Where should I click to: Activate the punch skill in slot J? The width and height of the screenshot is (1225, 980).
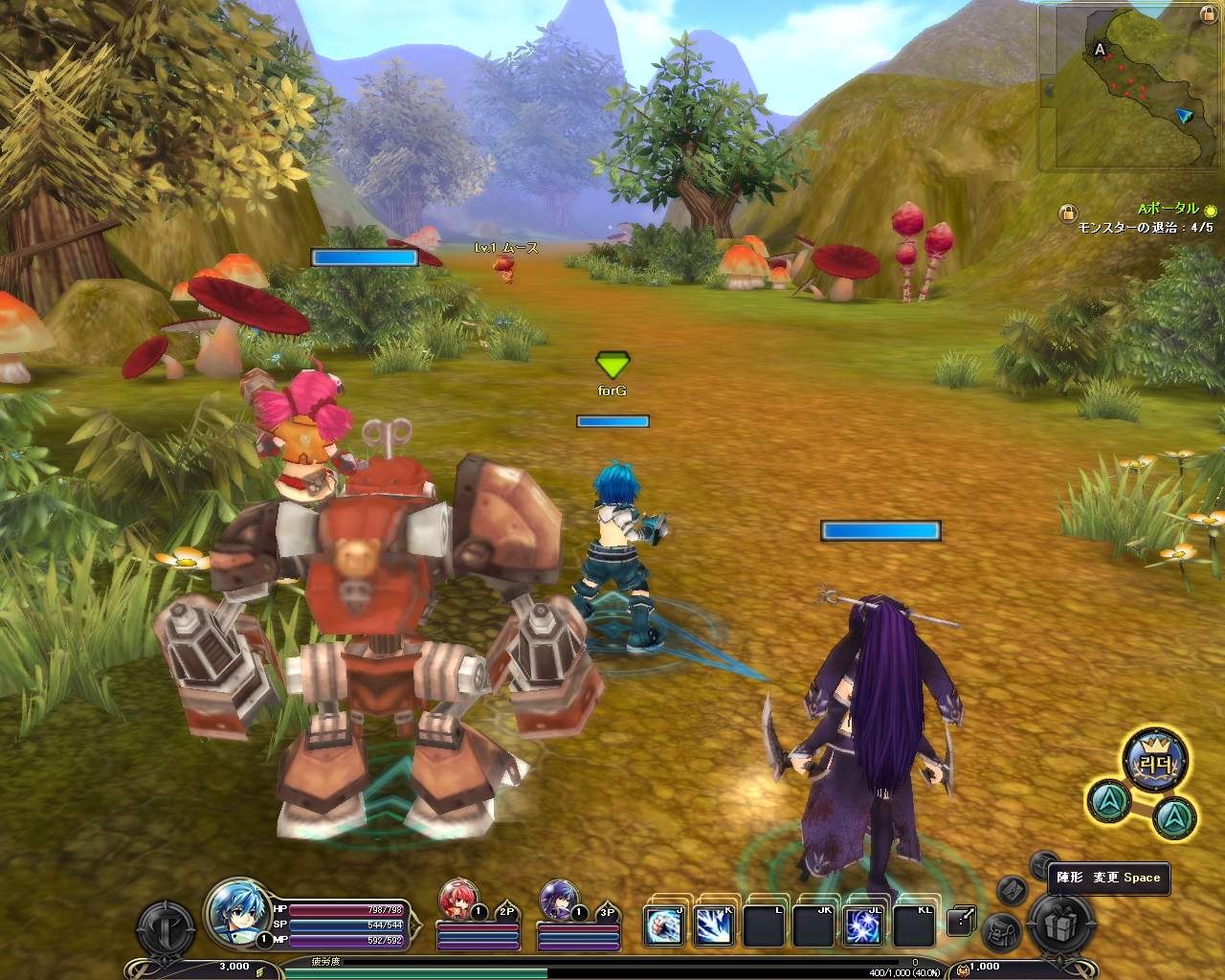664,925
